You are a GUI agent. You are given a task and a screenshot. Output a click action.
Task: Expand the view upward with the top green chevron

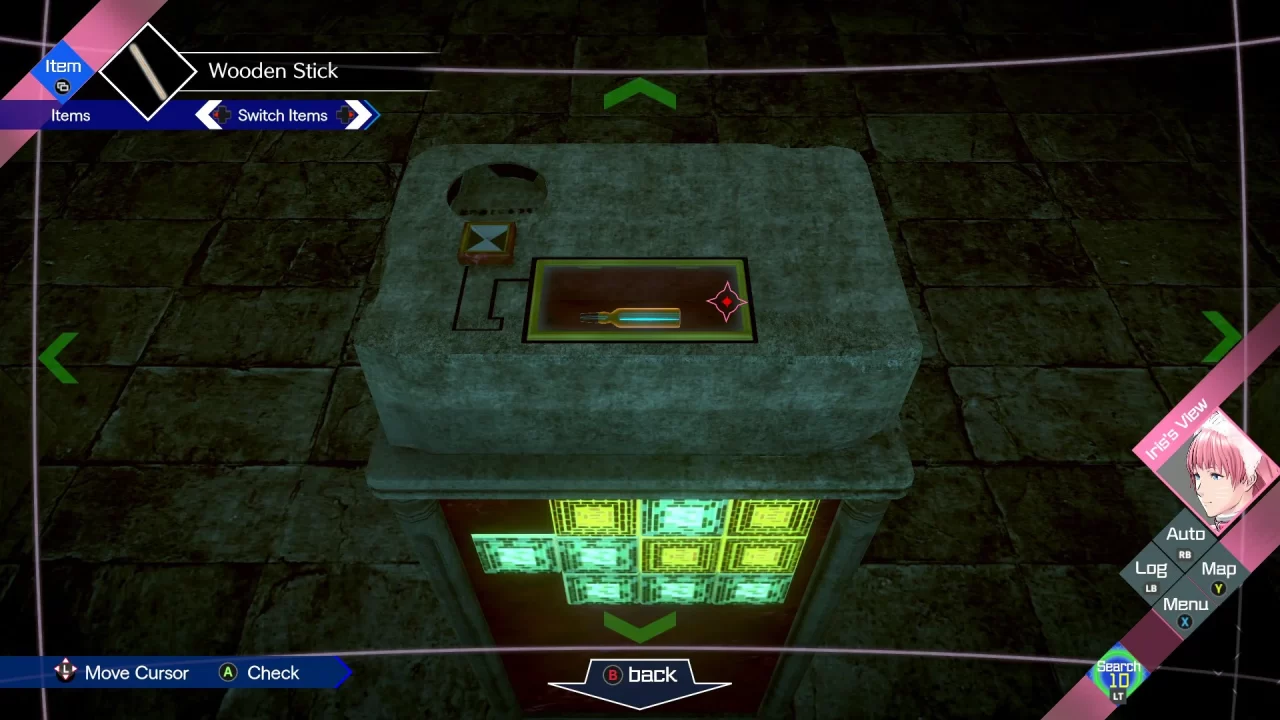coord(639,94)
